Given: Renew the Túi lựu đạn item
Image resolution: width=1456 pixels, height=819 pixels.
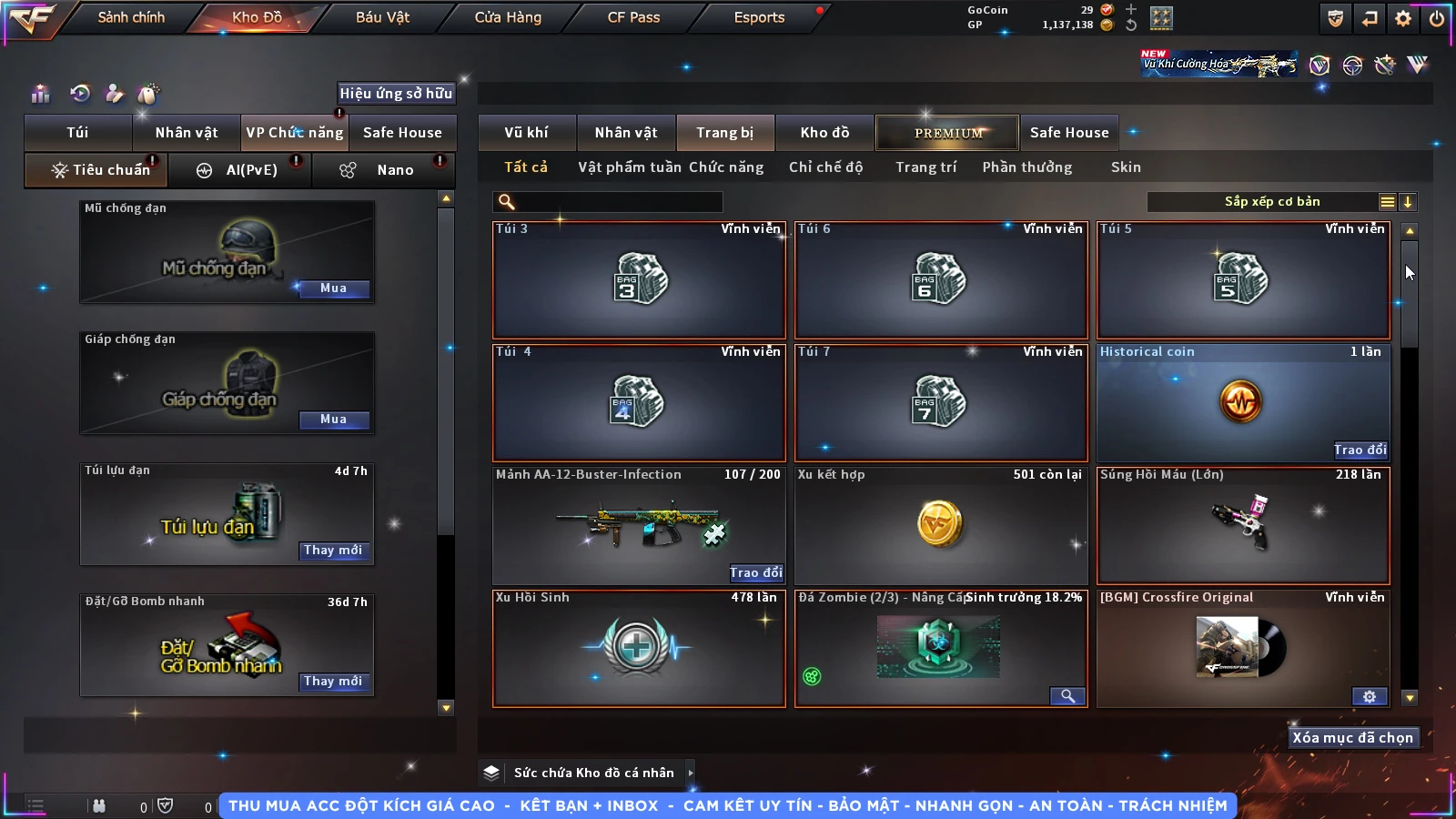Looking at the screenshot, I should (x=333, y=551).
